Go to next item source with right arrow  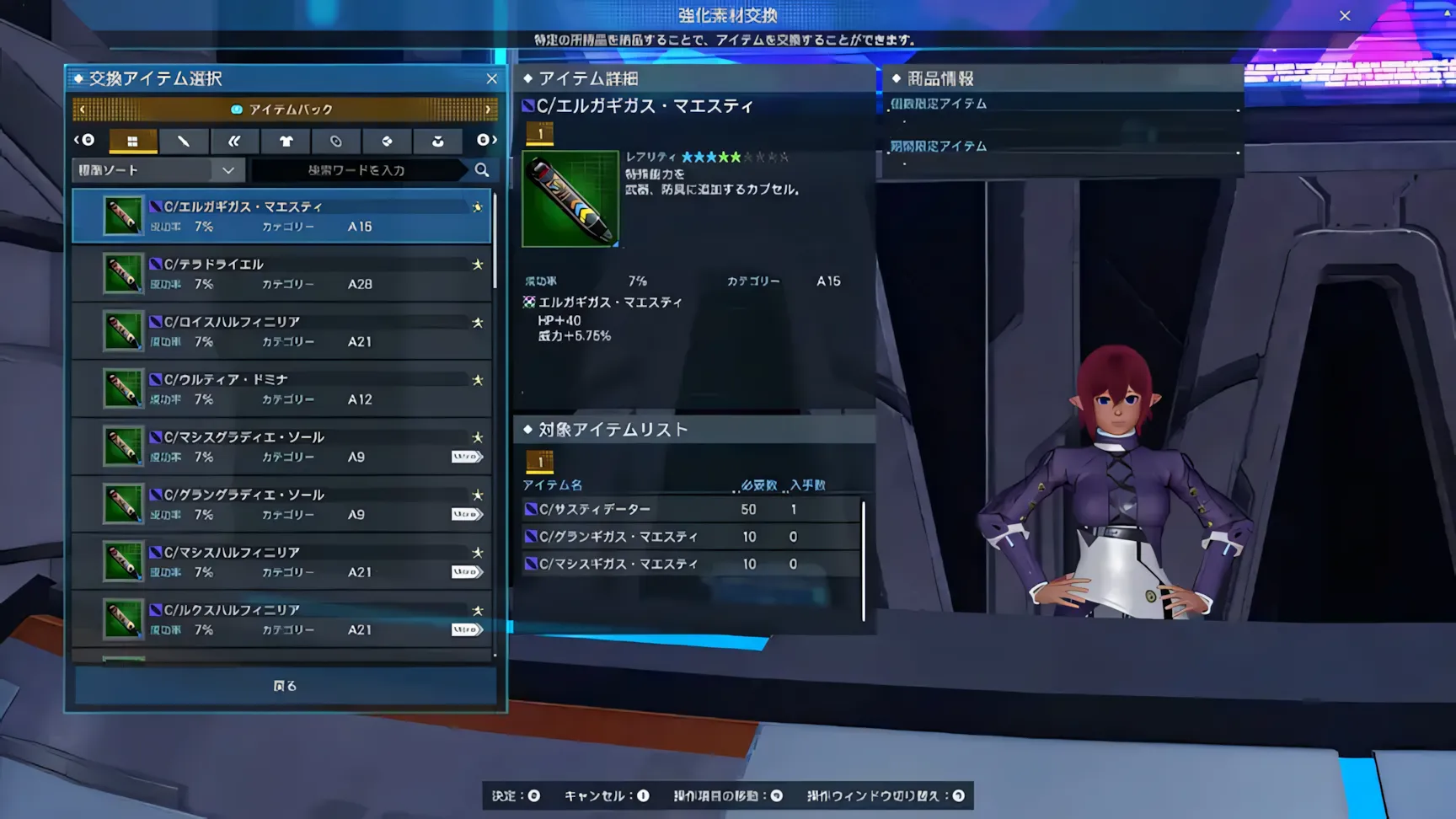[488, 110]
